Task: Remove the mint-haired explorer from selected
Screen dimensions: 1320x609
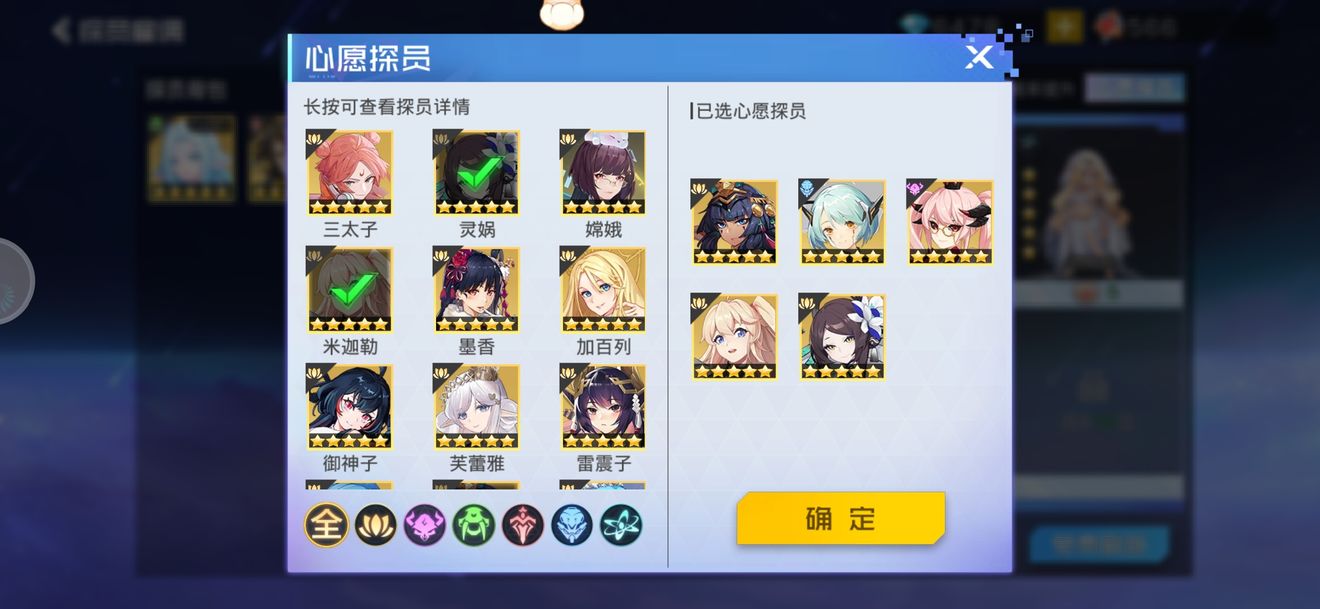Action: [x=842, y=222]
